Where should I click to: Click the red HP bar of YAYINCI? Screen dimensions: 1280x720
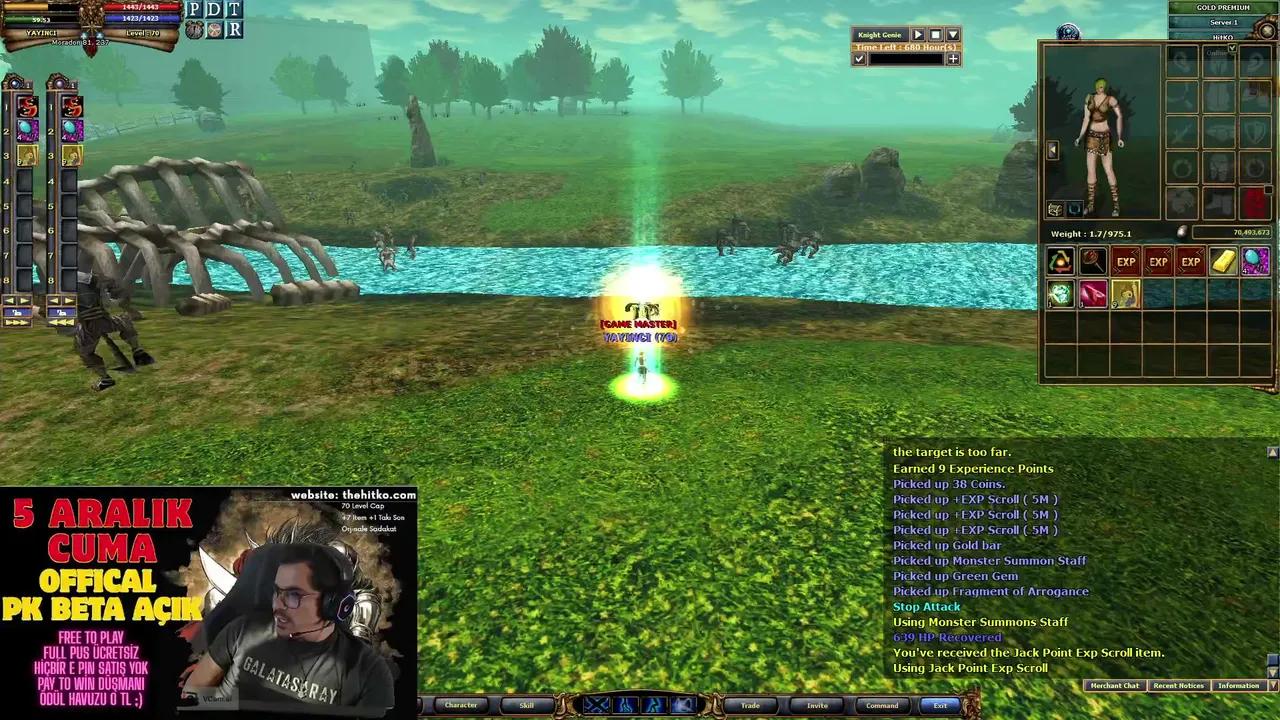tap(140, 8)
